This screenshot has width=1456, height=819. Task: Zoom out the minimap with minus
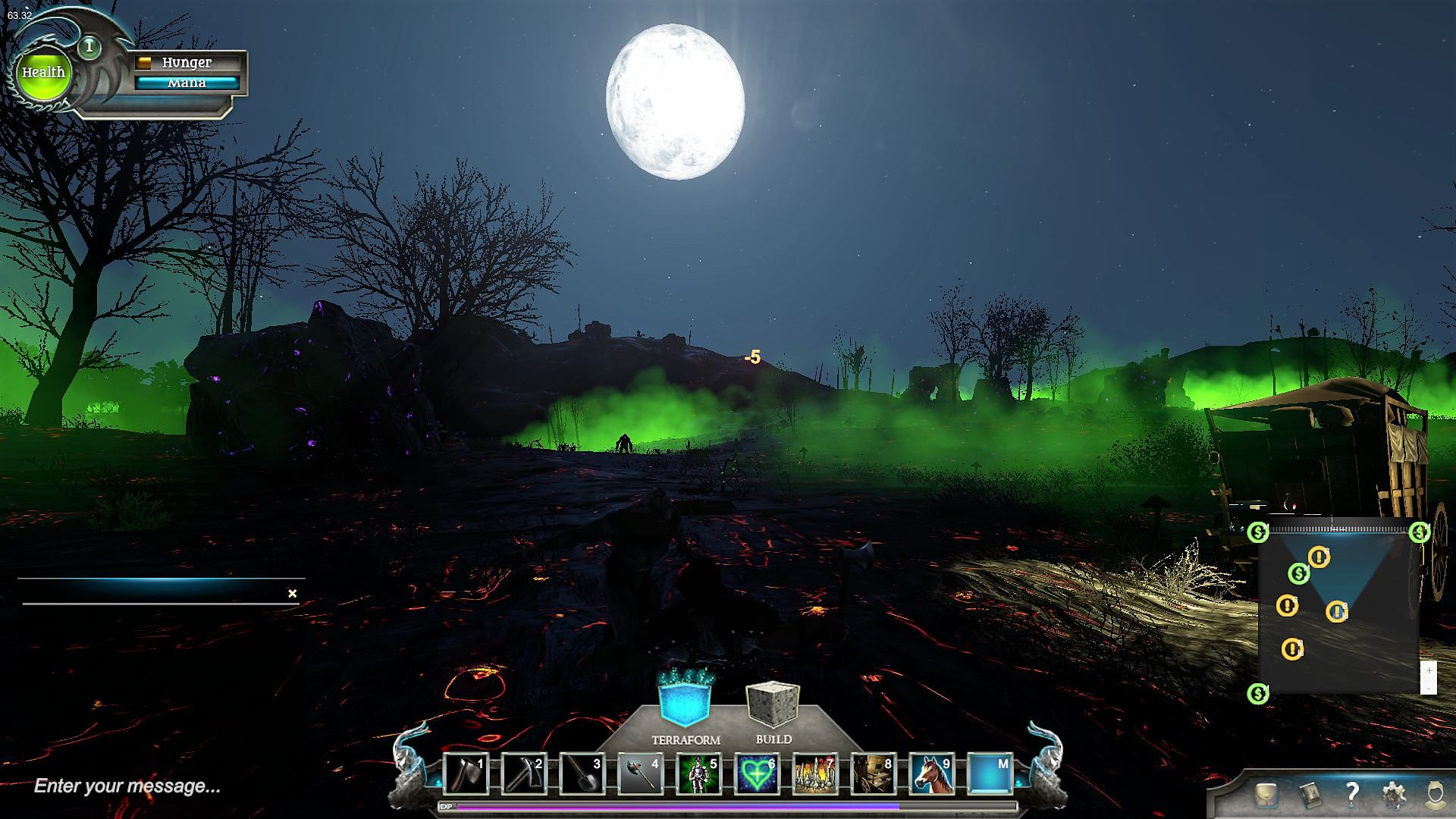click(x=1429, y=688)
